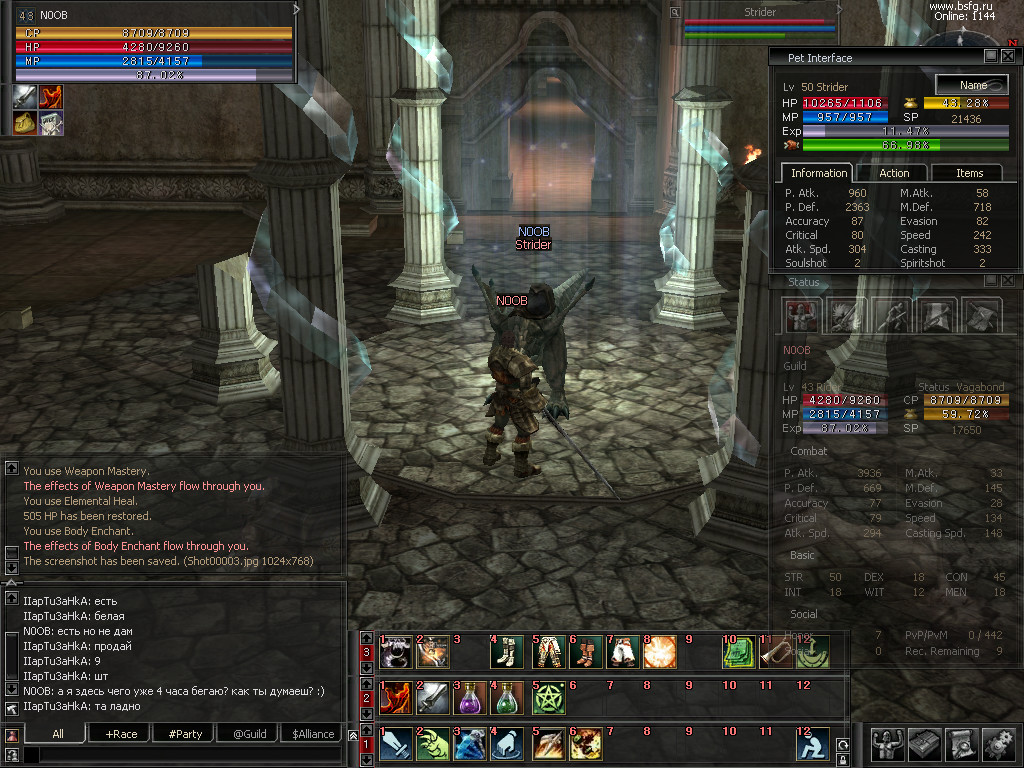Switch to the $Alliance chat tab
1024x768 pixels.
pyautogui.click(x=313, y=734)
